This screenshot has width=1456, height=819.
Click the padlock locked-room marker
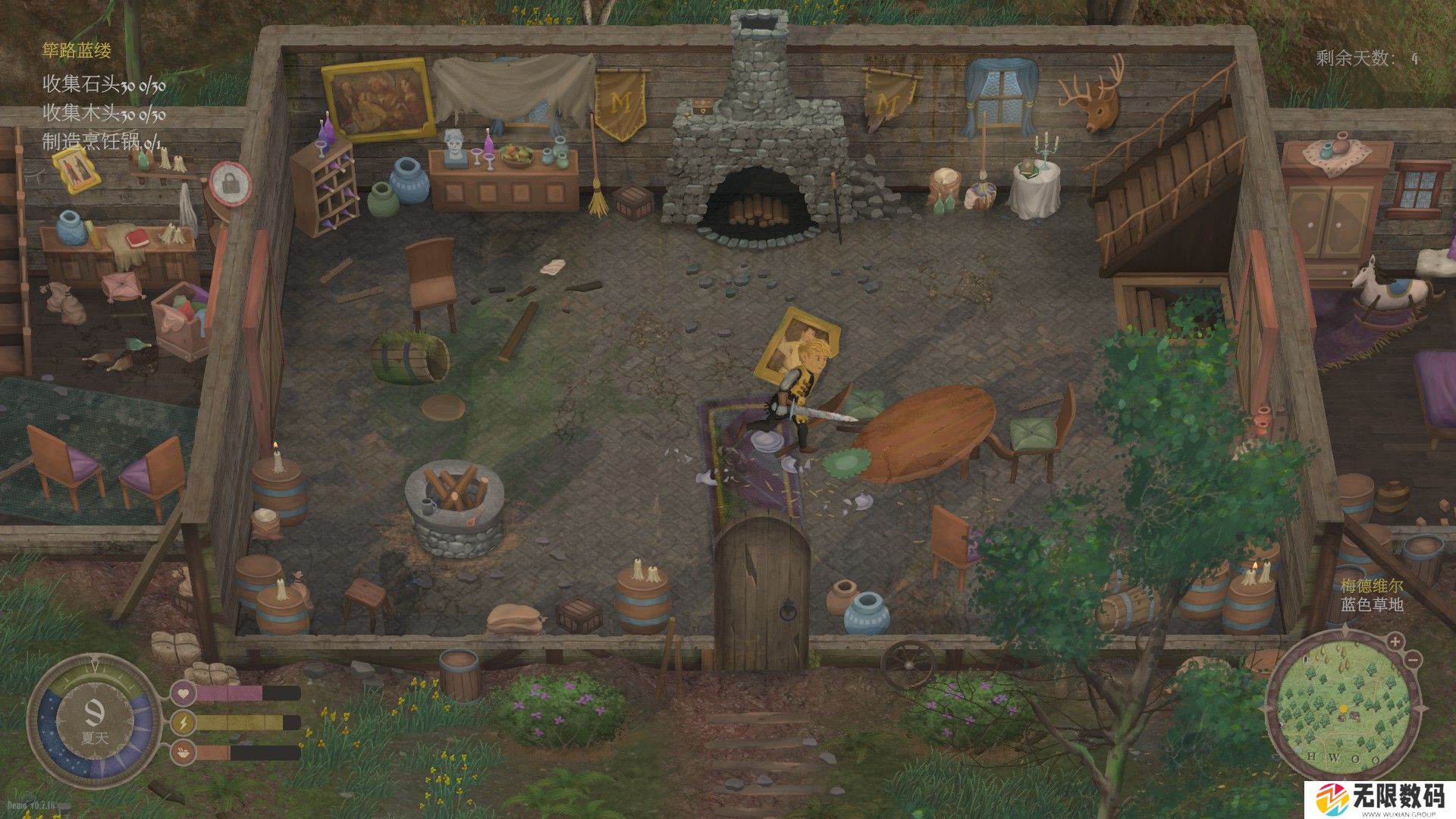[230, 183]
